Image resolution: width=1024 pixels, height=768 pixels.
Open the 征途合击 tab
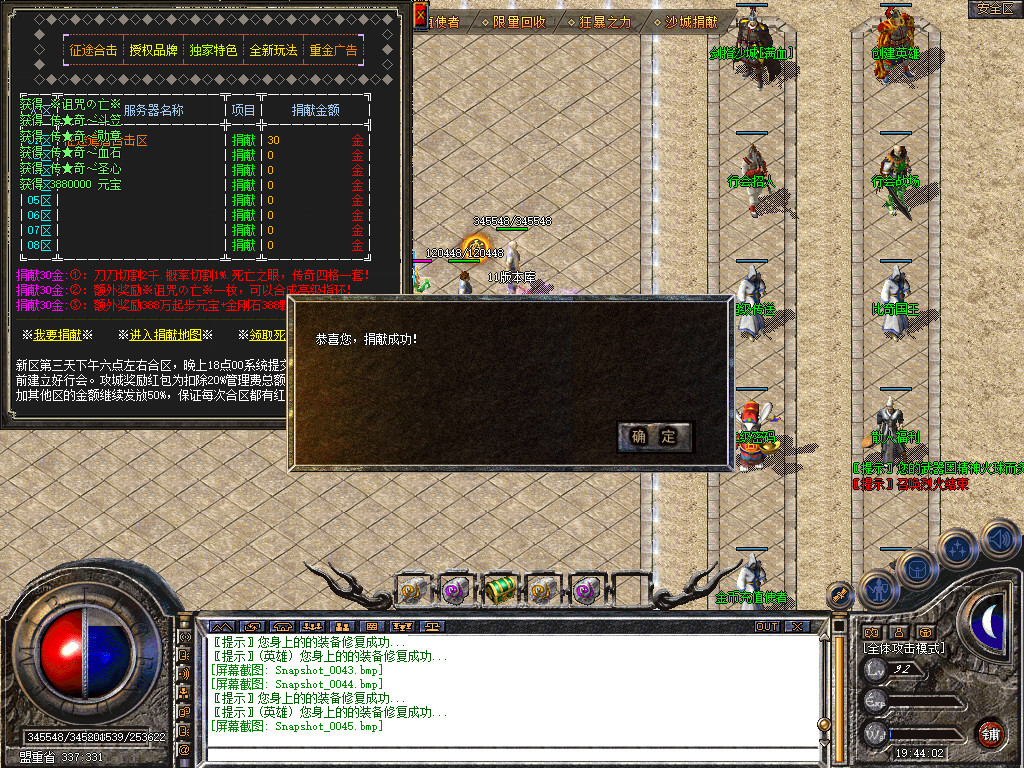[x=93, y=50]
